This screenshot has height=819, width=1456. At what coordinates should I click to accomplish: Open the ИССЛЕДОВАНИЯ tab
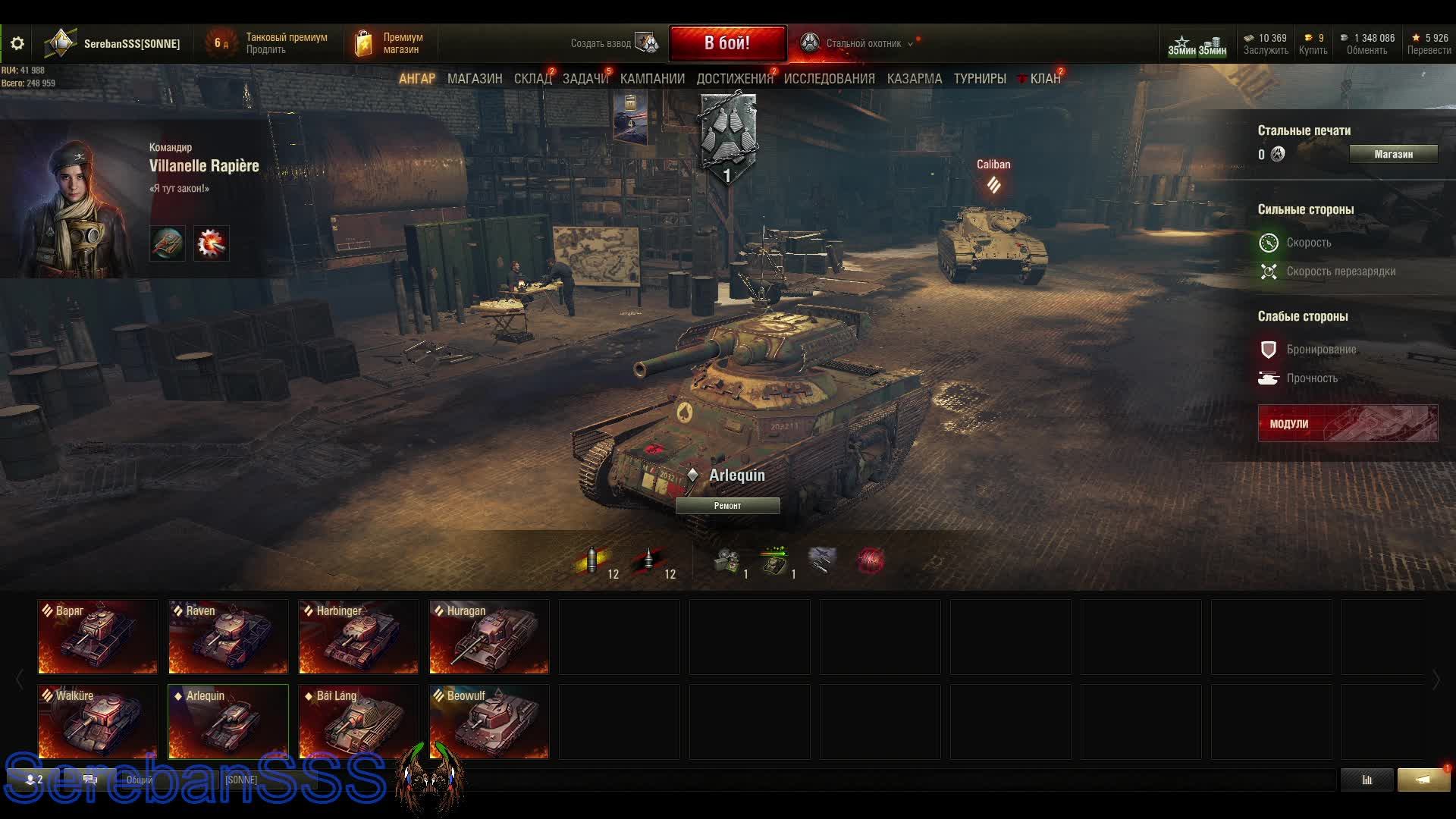pos(829,79)
